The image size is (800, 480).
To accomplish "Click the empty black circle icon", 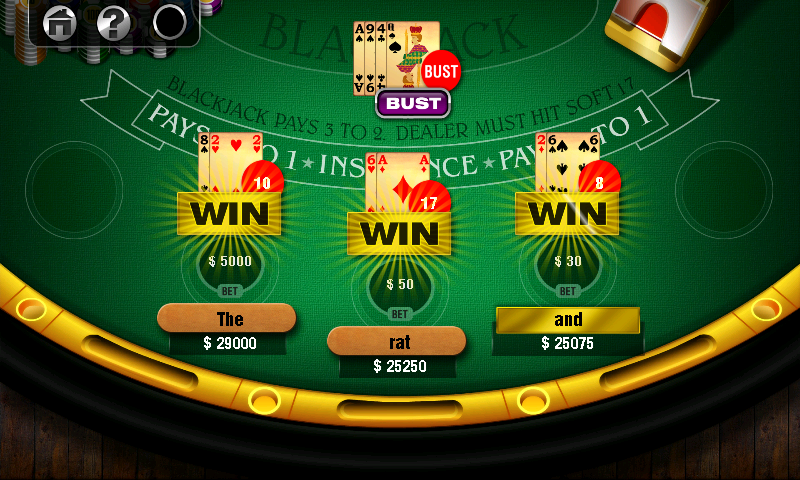I will pyautogui.click(x=170, y=22).
